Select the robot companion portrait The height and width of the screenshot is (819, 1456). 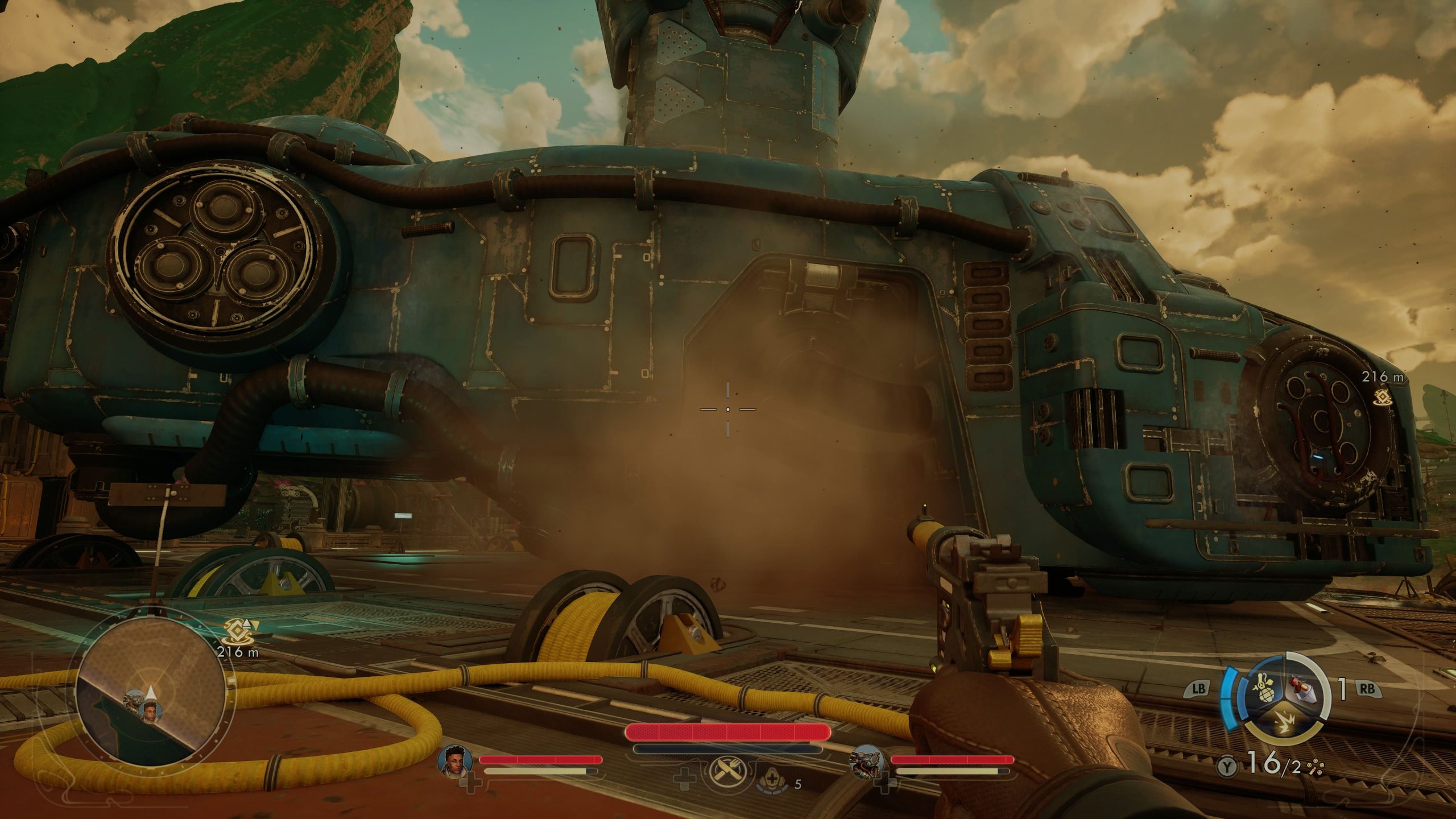(x=864, y=761)
